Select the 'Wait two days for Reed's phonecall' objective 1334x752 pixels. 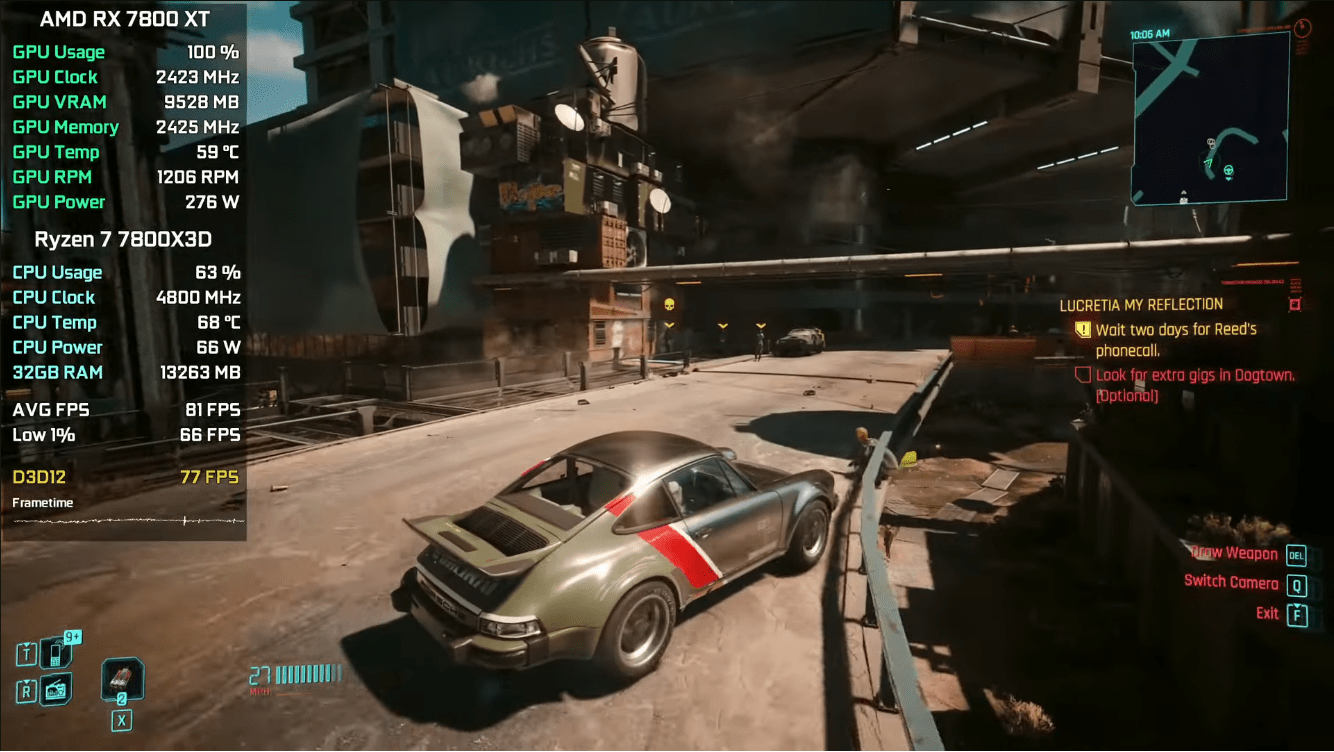tap(1175, 339)
